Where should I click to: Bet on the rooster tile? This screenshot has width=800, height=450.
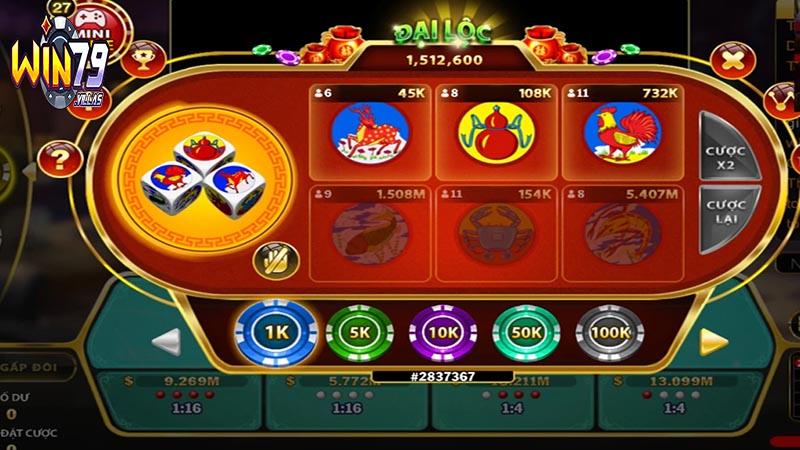tap(620, 132)
